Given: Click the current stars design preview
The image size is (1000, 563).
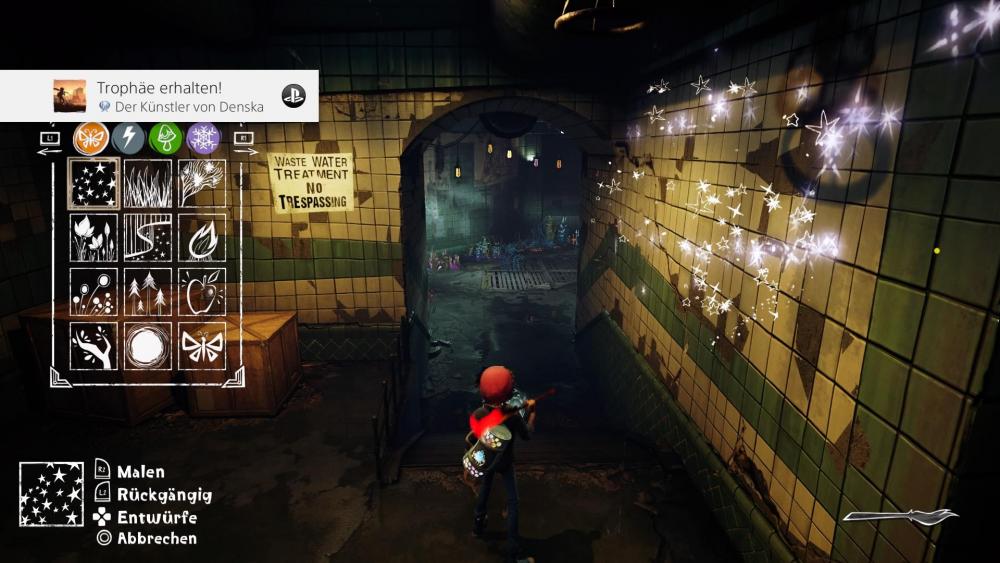Looking at the screenshot, I should [x=51, y=494].
